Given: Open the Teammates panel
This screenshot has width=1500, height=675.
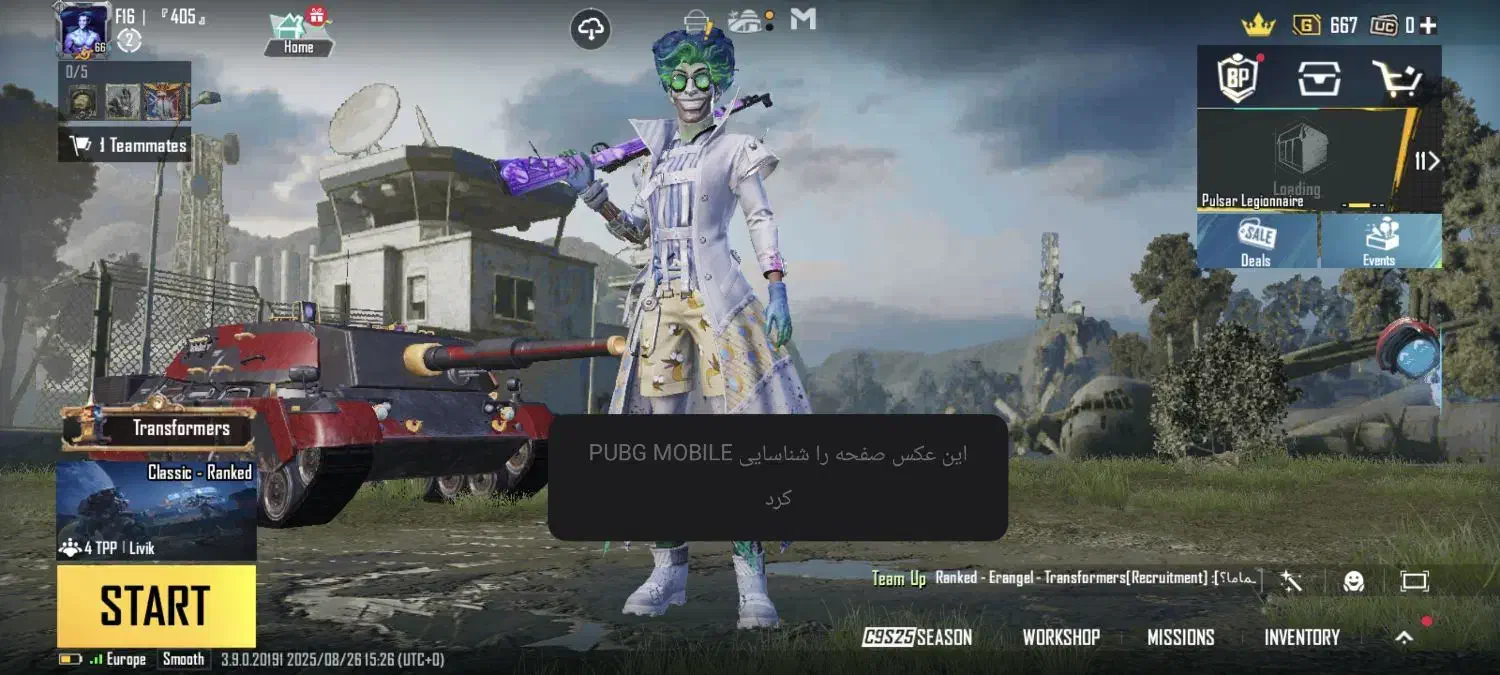Looking at the screenshot, I should pyautogui.click(x=126, y=146).
